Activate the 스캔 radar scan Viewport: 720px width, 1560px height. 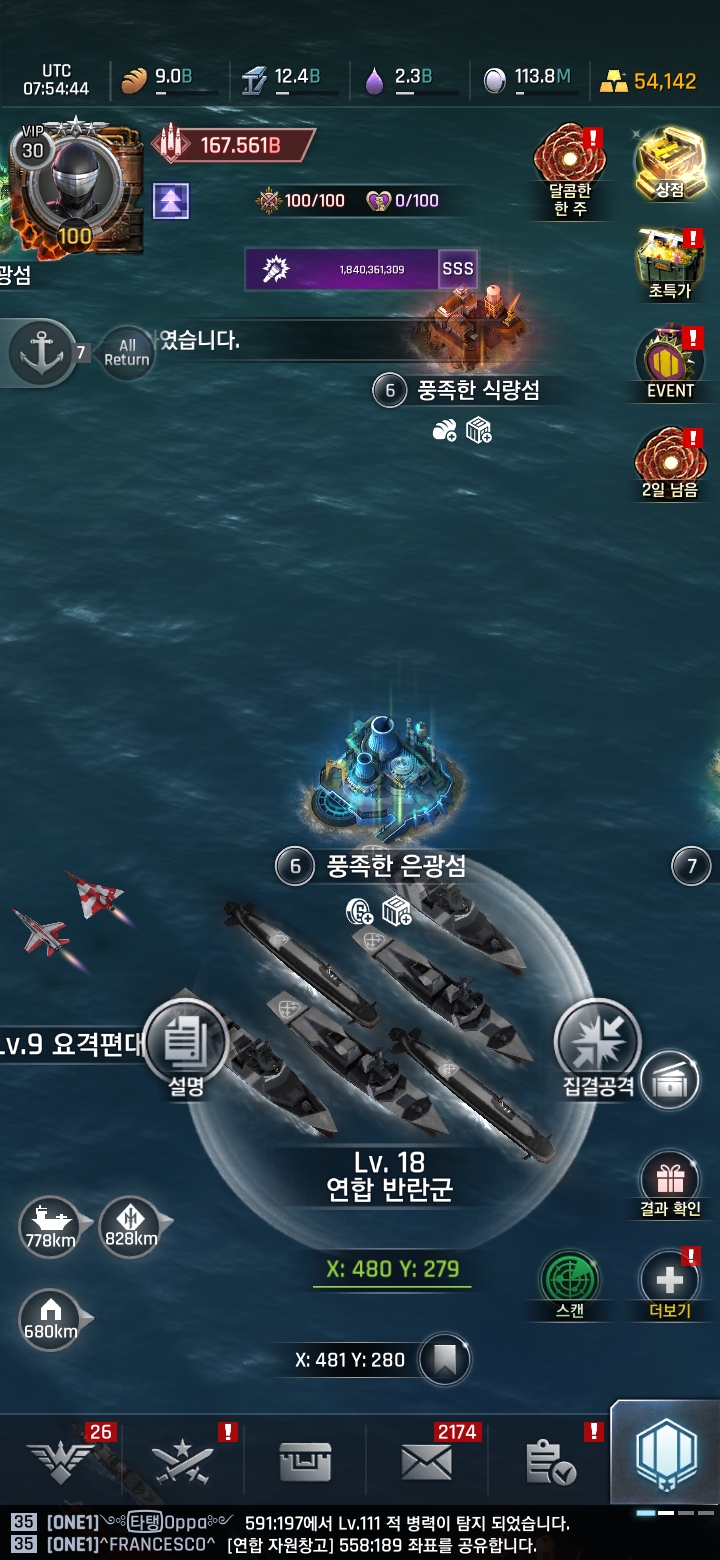tap(570, 1280)
